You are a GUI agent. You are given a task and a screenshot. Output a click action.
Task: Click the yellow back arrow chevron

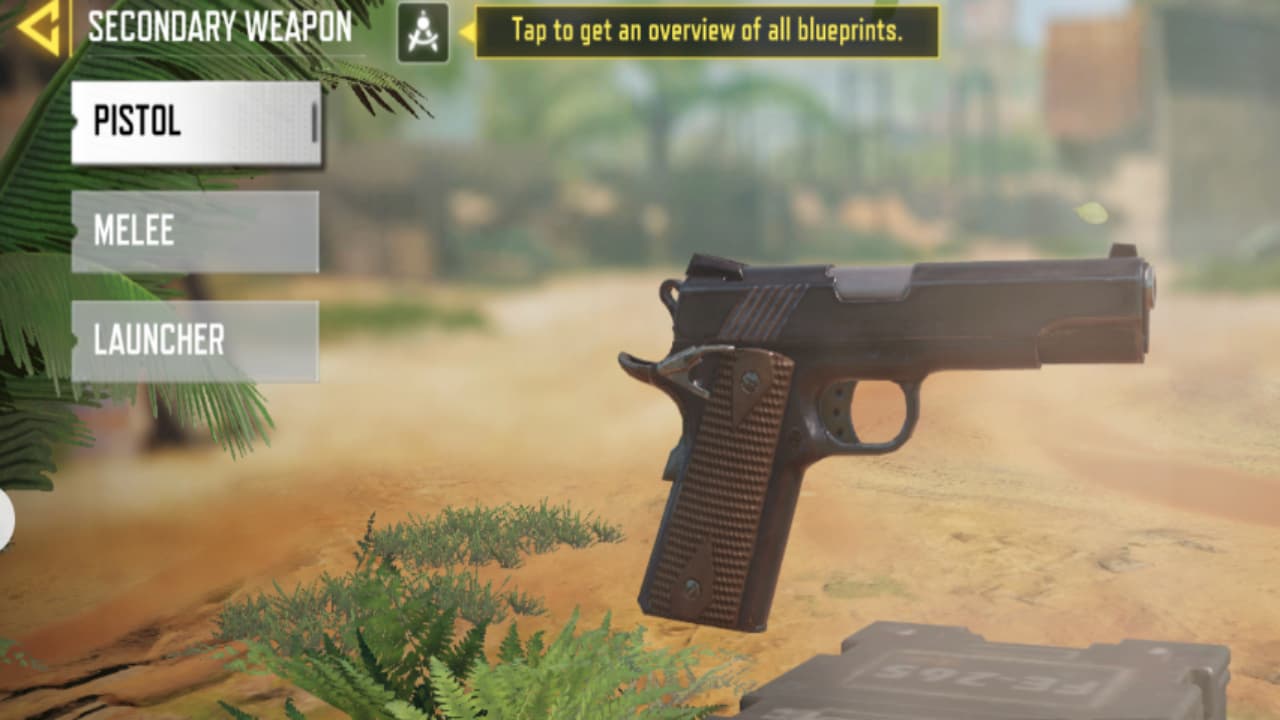pos(40,28)
